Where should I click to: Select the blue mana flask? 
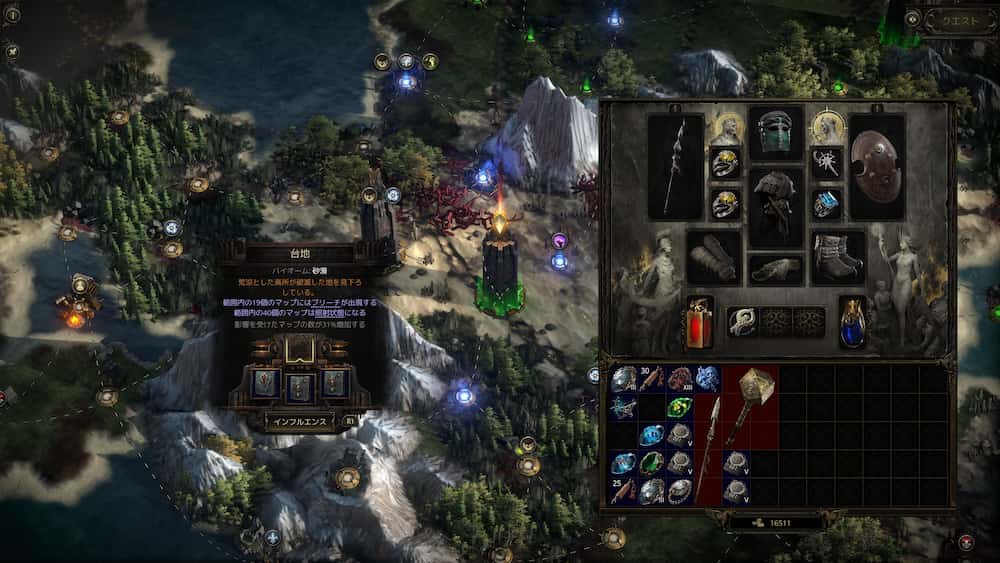(852, 321)
